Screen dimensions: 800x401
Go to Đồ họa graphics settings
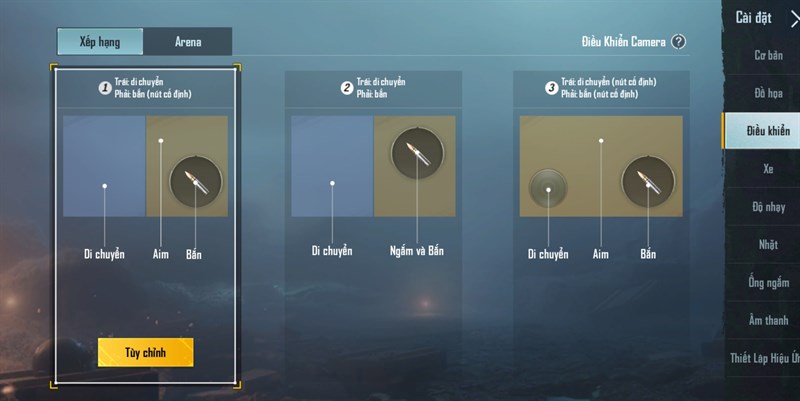pyautogui.click(x=768, y=93)
